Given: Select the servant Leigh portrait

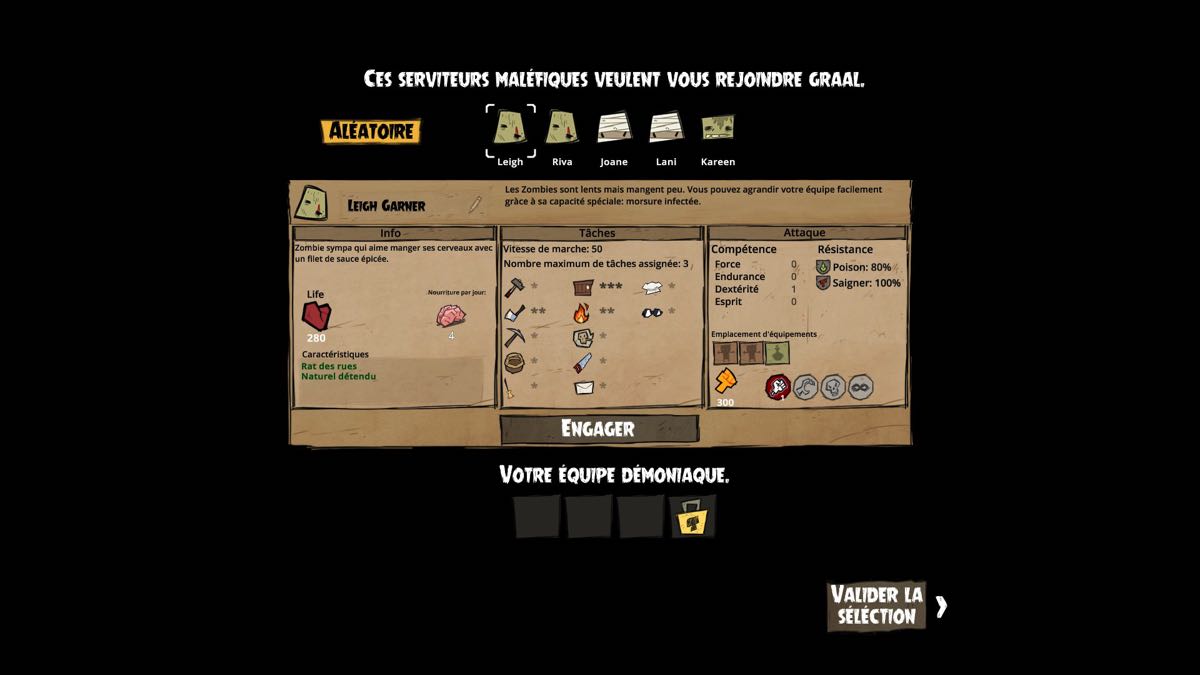Looking at the screenshot, I should point(510,128).
